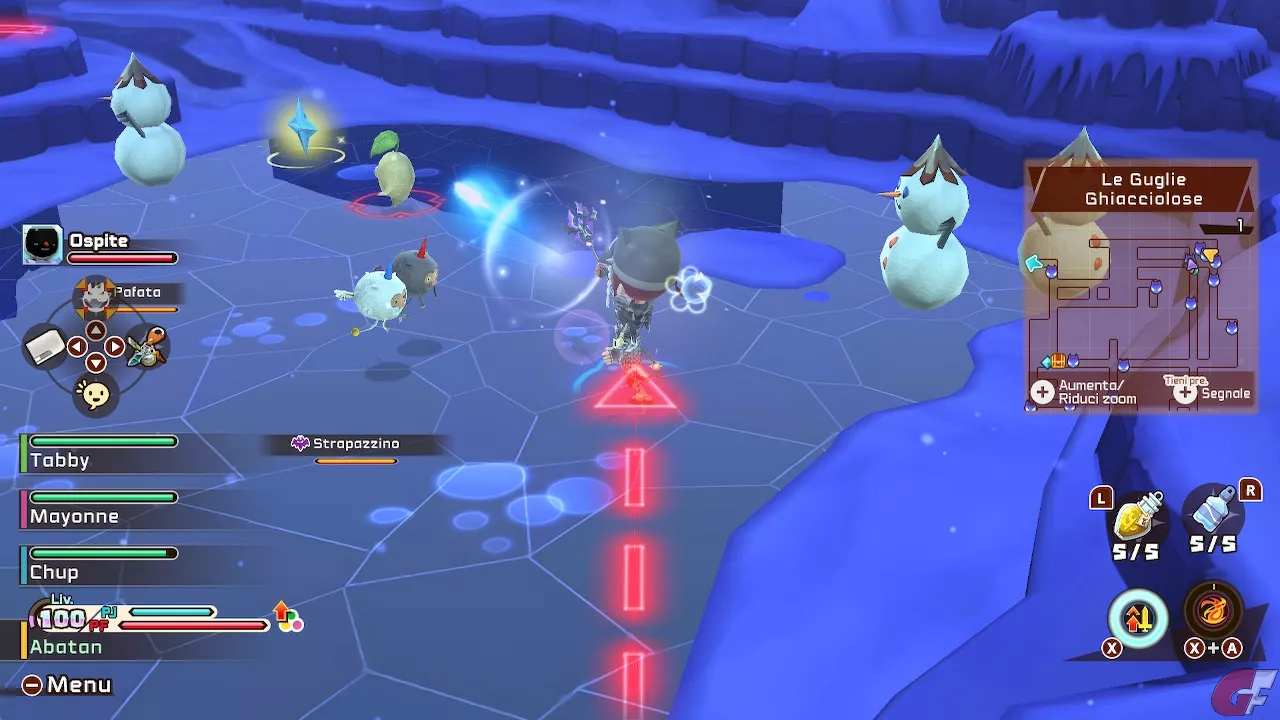Image resolution: width=1280 pixels, height=720 pixels.
Task: Select party member Chup
Action: pyautogui.click(x=54, y=572)
